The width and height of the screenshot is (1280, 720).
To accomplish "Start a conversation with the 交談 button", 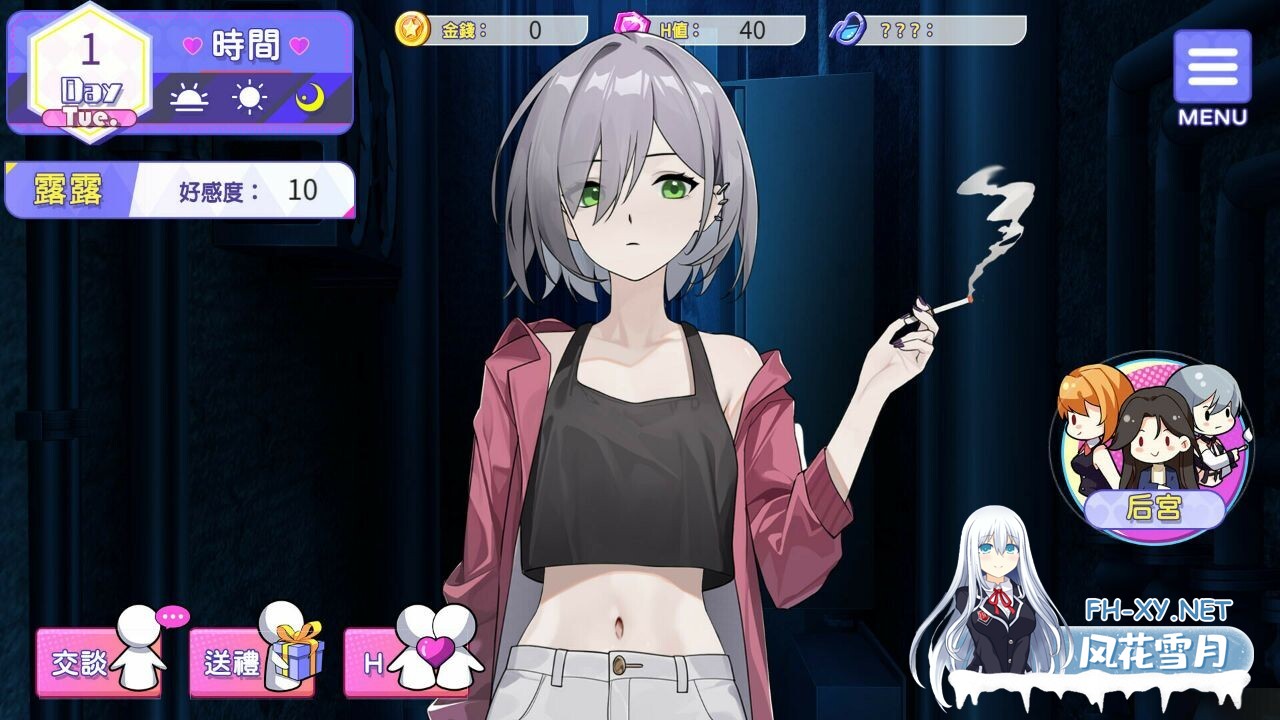I will tap(100, 662).
